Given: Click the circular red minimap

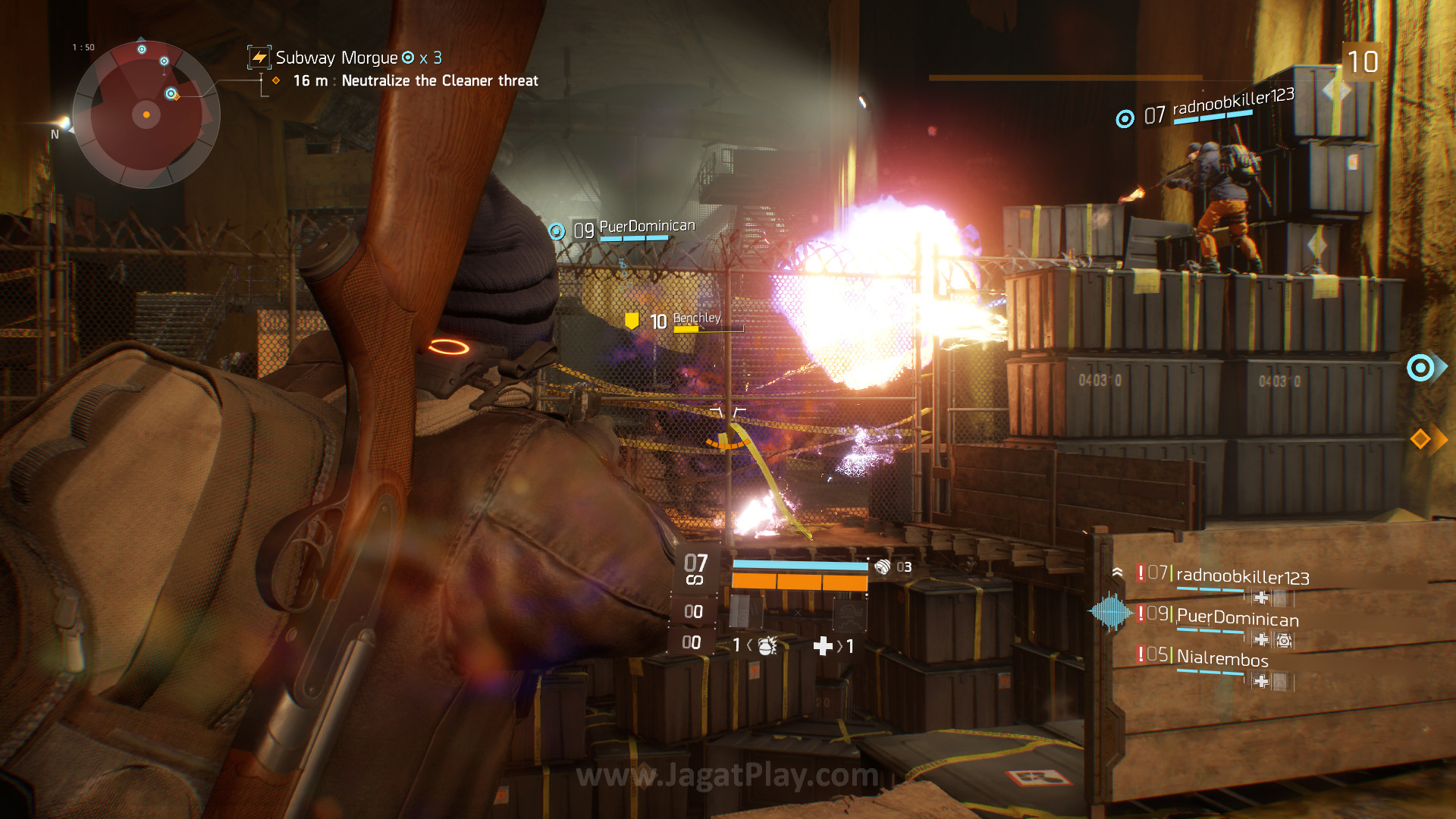Looking at the screenshot, I should [146, 115].
